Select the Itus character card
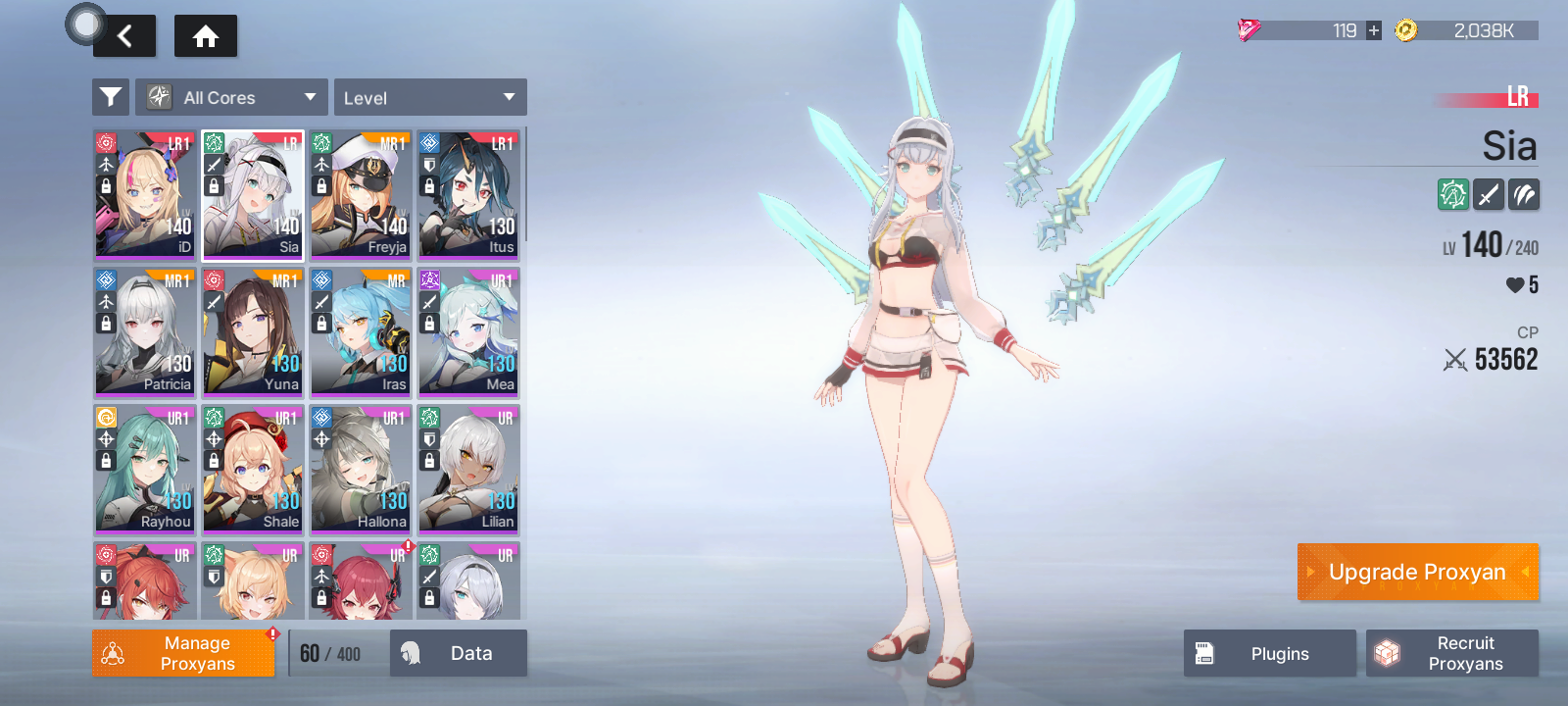The height and width of the screenshot is (706, 1568). (x=468, y=194)
